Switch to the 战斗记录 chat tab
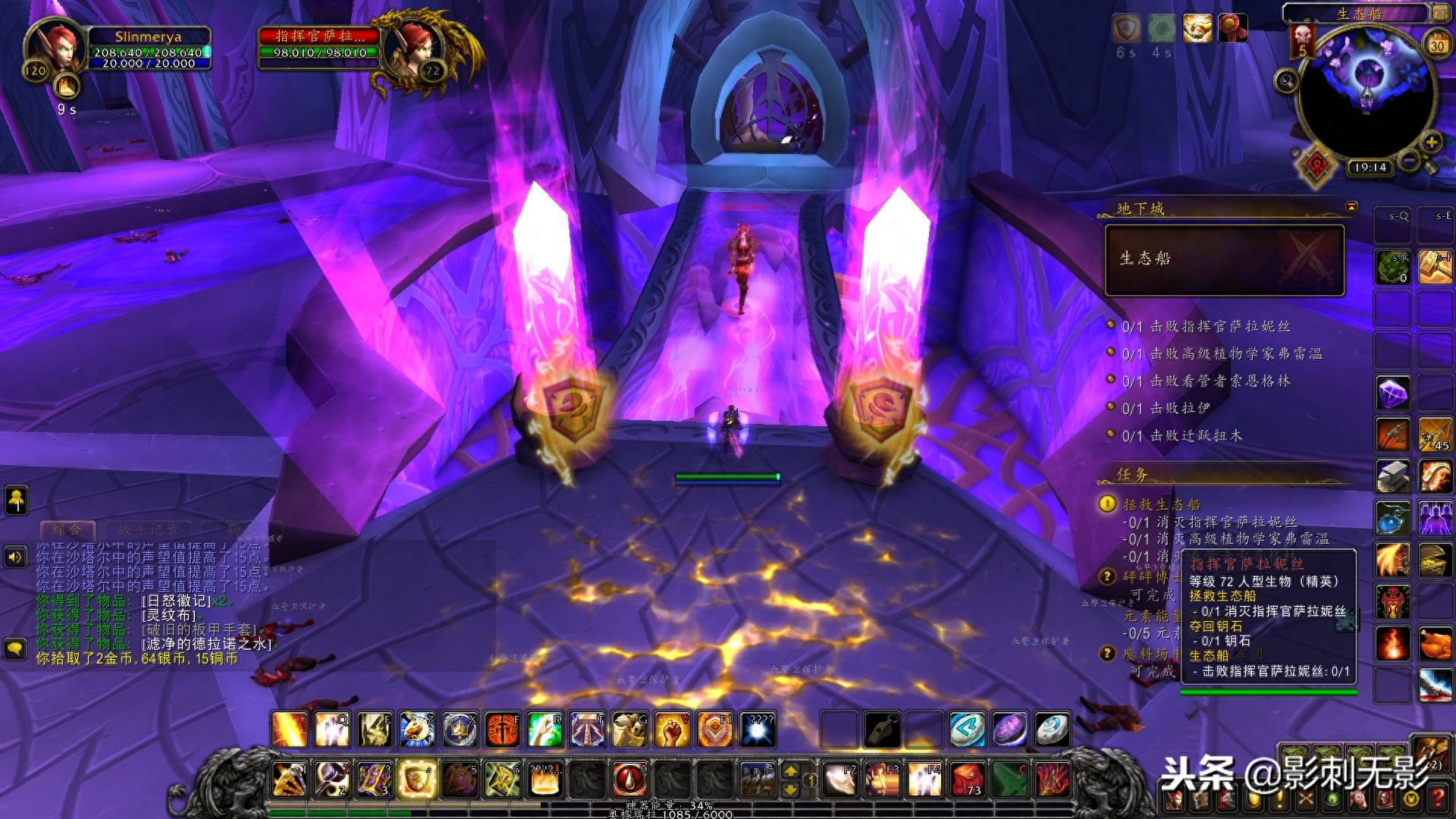 148,529
